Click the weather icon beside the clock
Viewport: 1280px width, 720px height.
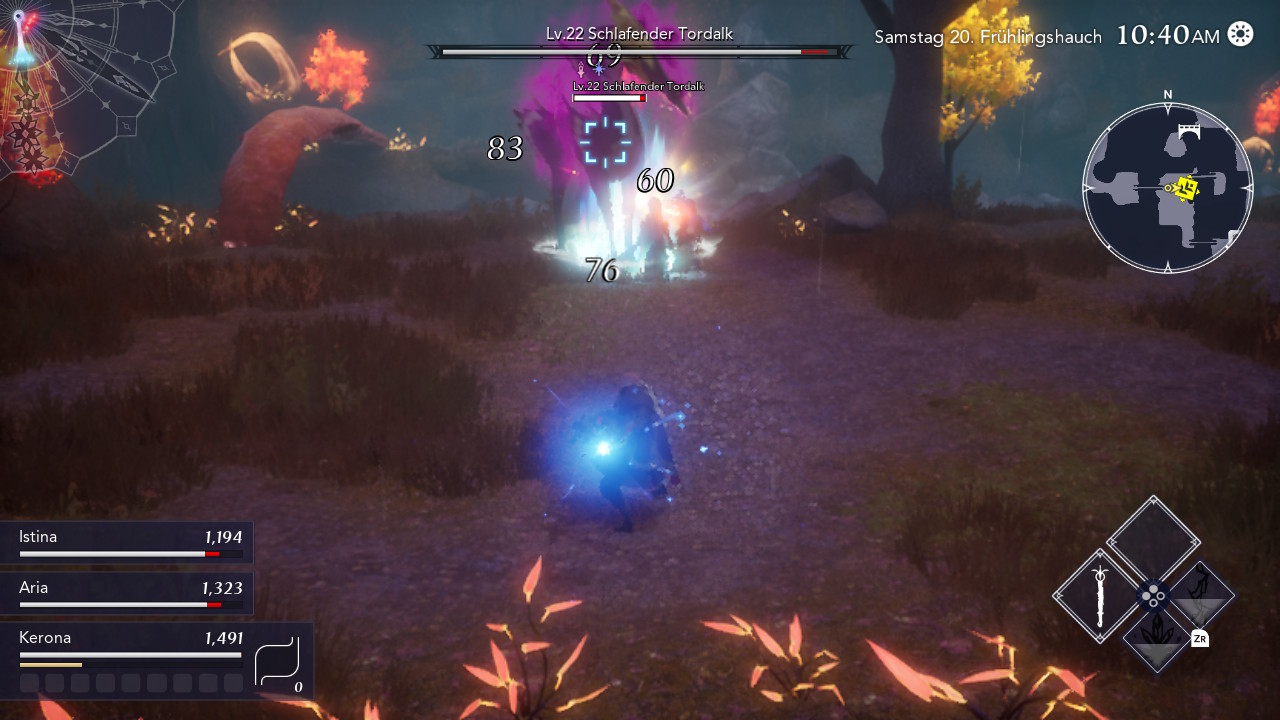1240,34
